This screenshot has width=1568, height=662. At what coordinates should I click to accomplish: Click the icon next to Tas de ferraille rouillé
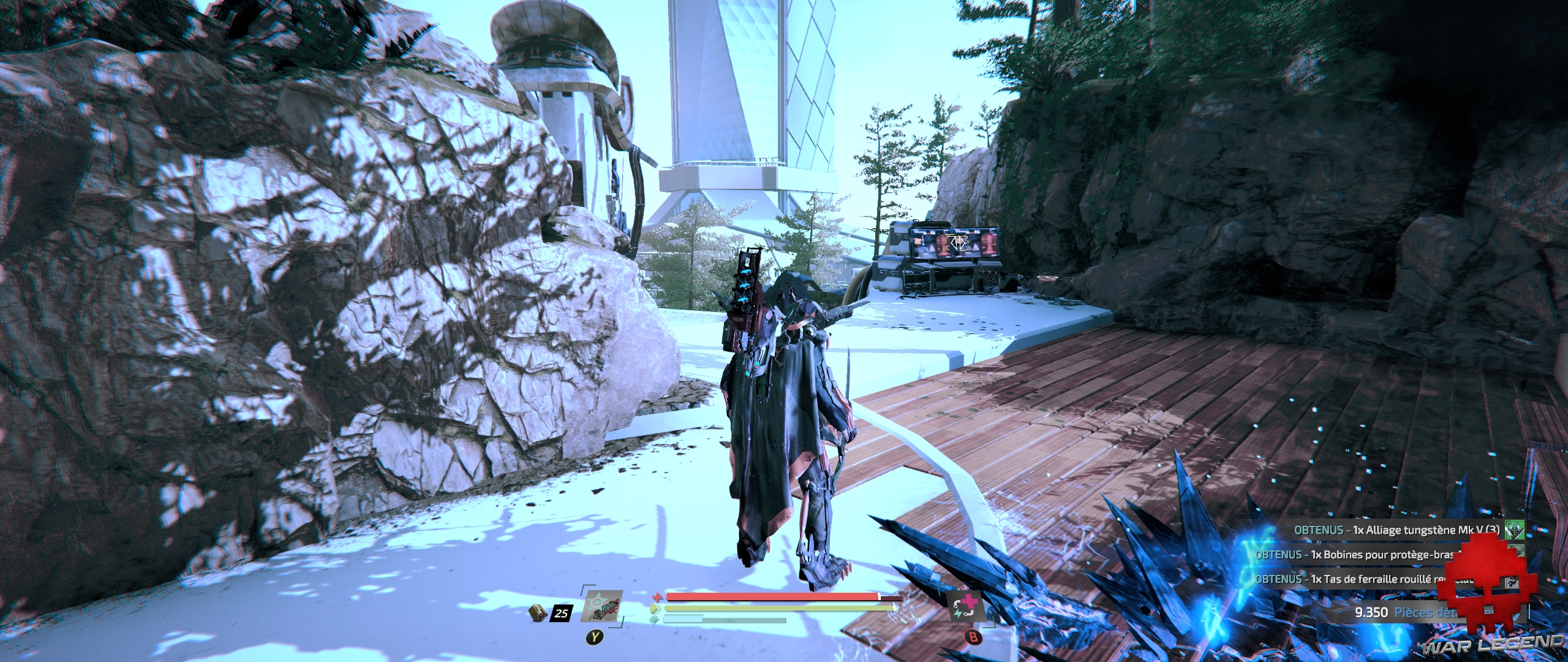(x=1510, y=582)
